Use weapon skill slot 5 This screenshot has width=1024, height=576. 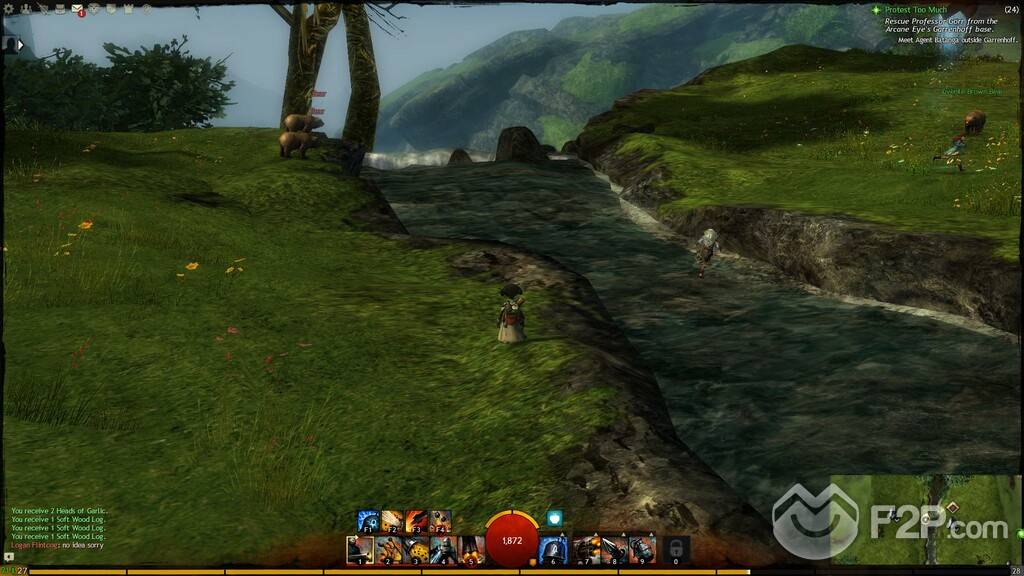click(x=472, y=549)
